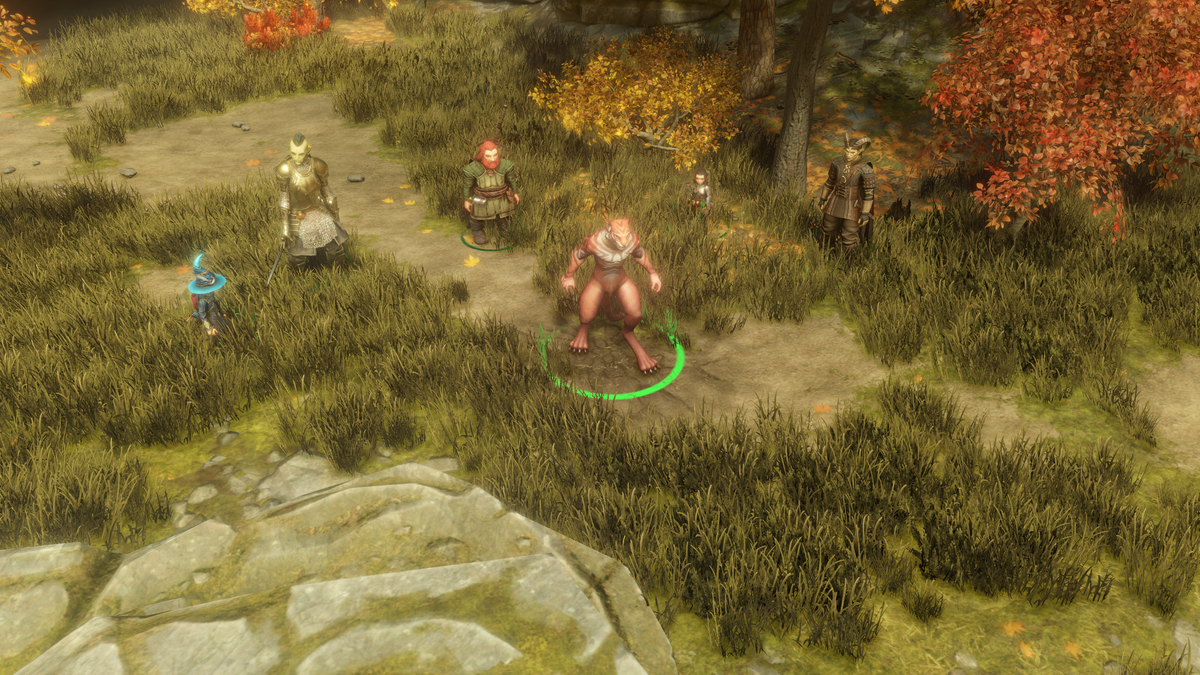Screen dimensions: 1200x675
Task: Select the red-bearded dwarf with green circle
Action: 489,192
